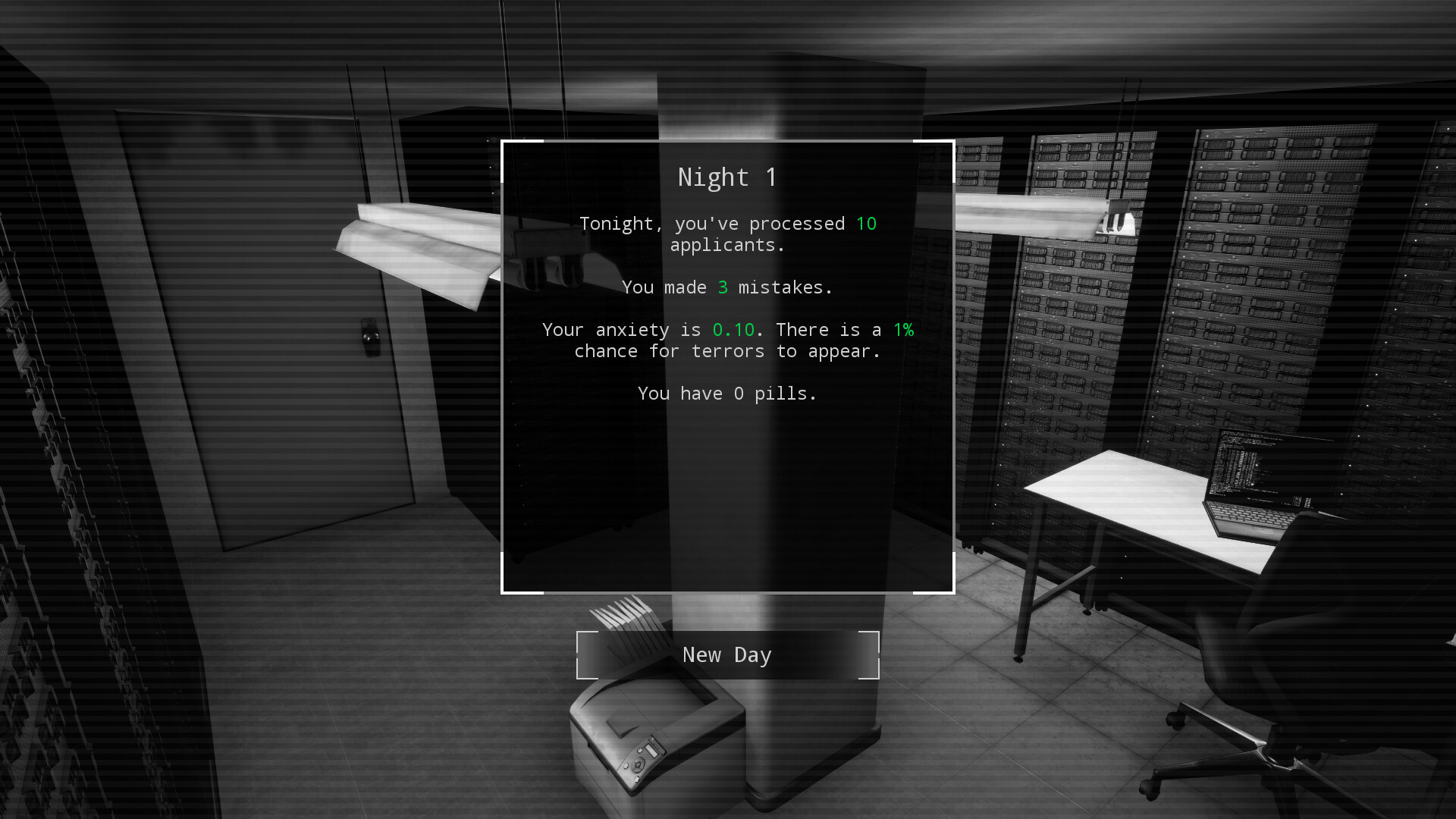Click the green mistakes number 3

pos(723,287)
